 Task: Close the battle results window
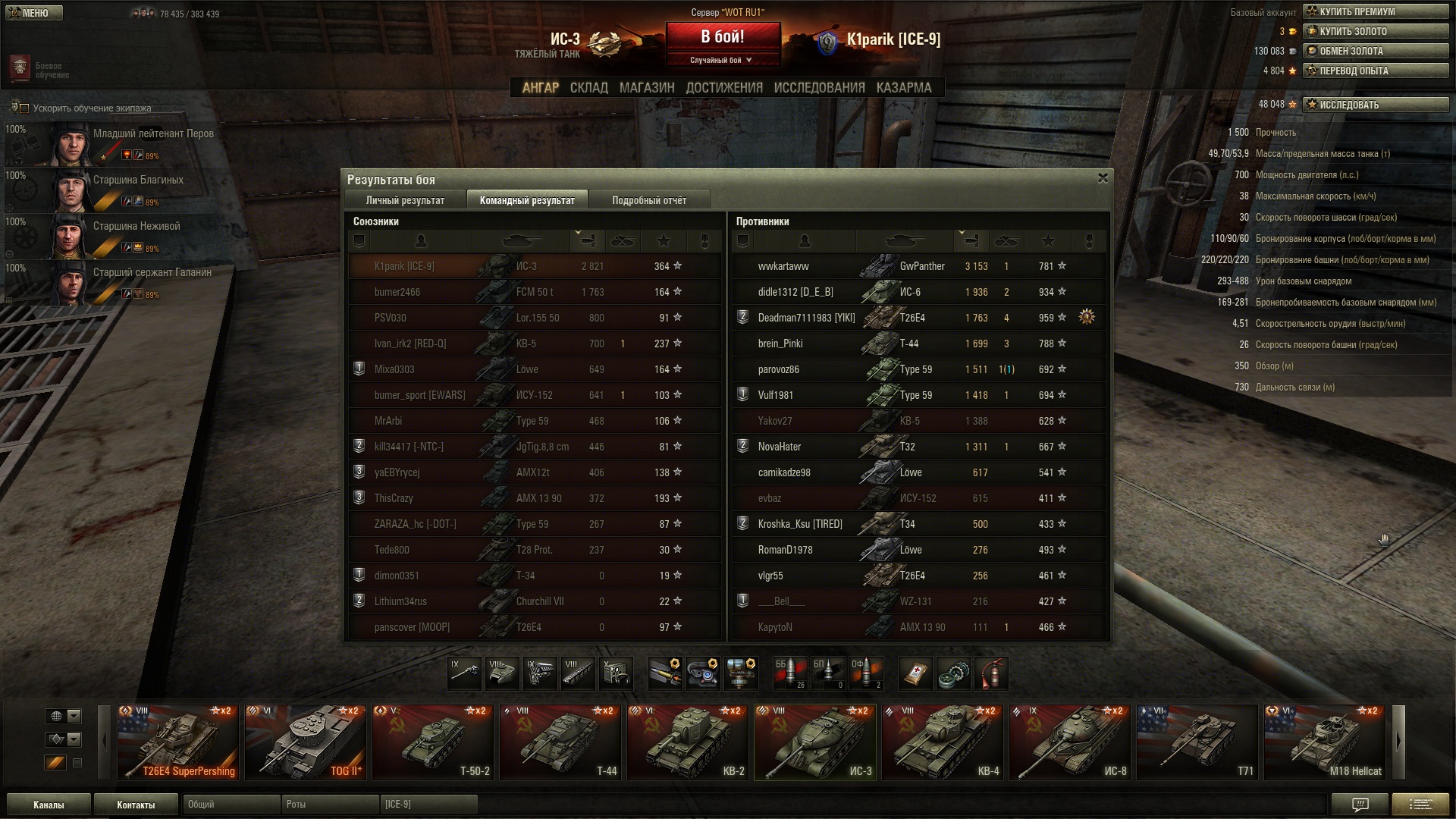coord(1103,178)
